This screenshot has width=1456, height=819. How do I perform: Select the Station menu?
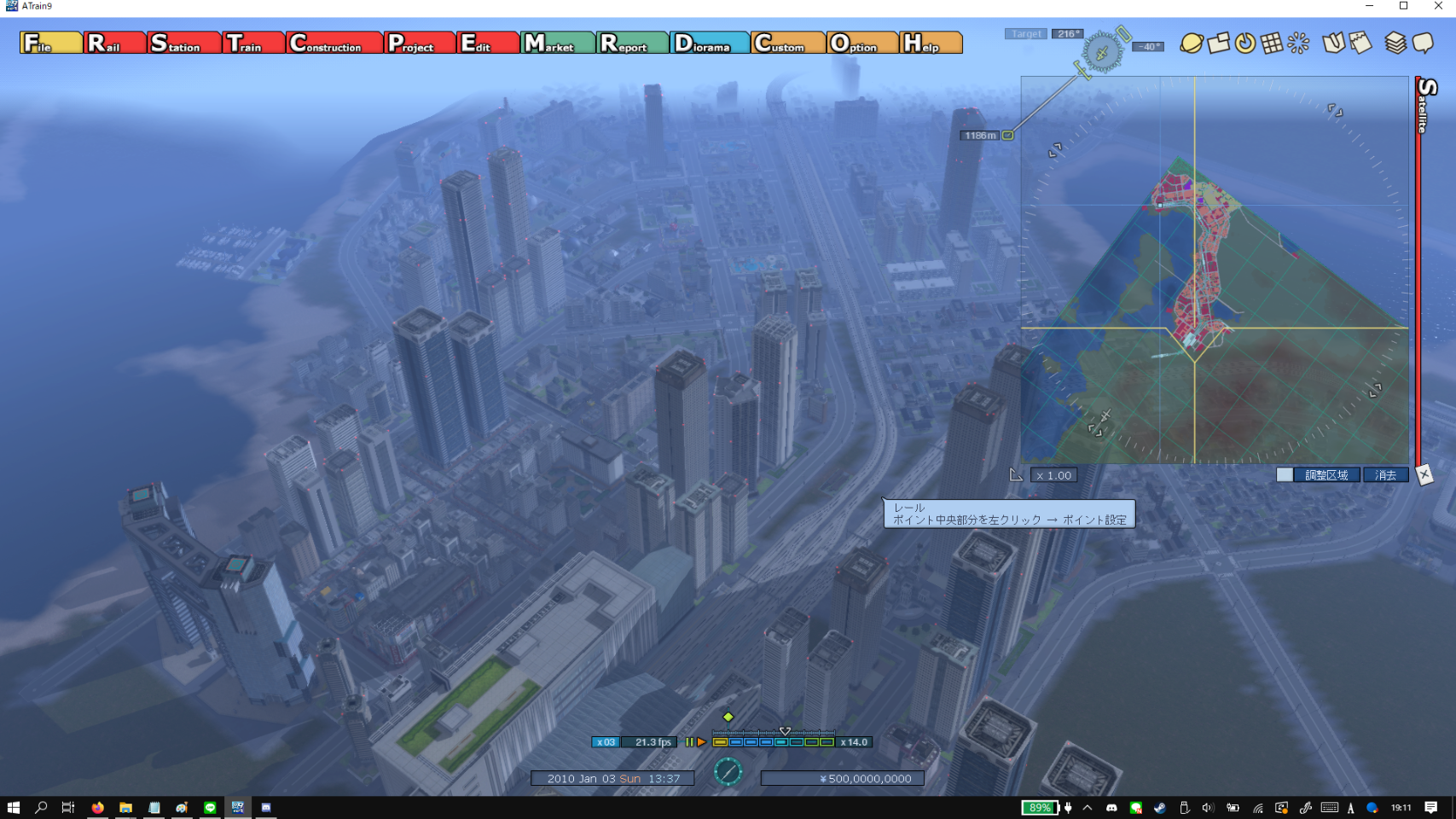click(x=183, y=43)
